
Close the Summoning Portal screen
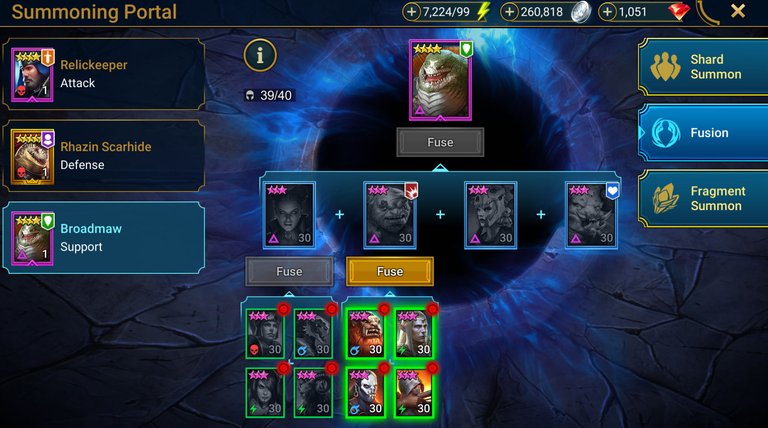coord(738,12)
